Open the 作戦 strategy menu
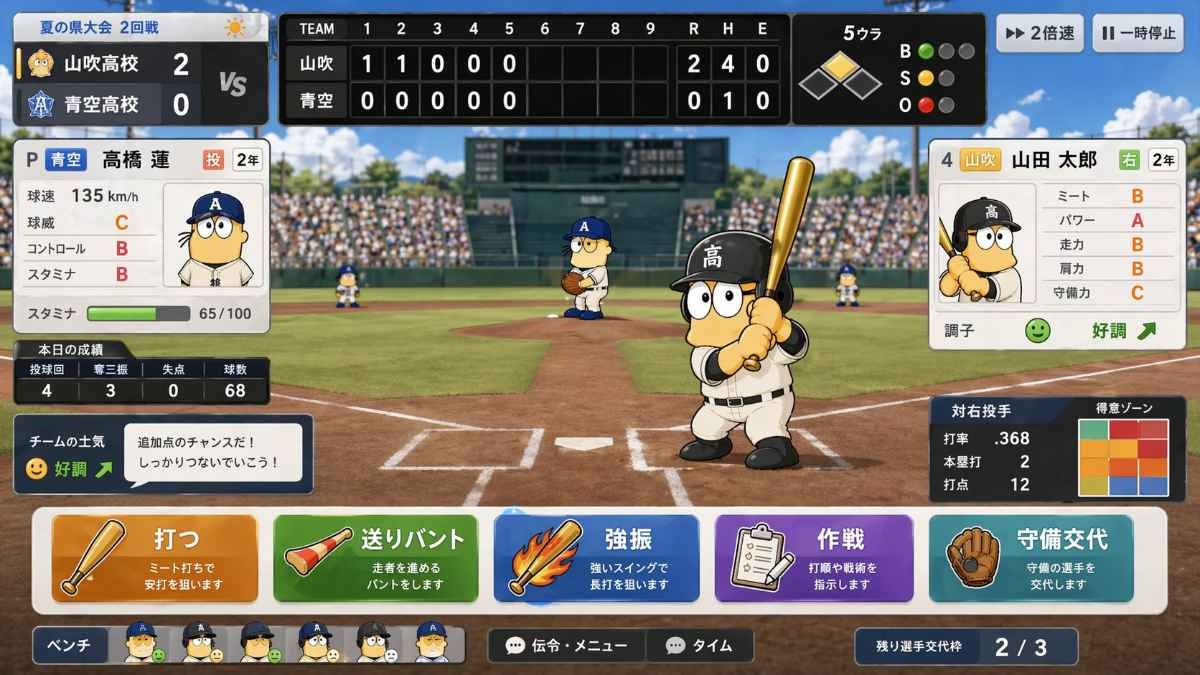 point(814,558)
